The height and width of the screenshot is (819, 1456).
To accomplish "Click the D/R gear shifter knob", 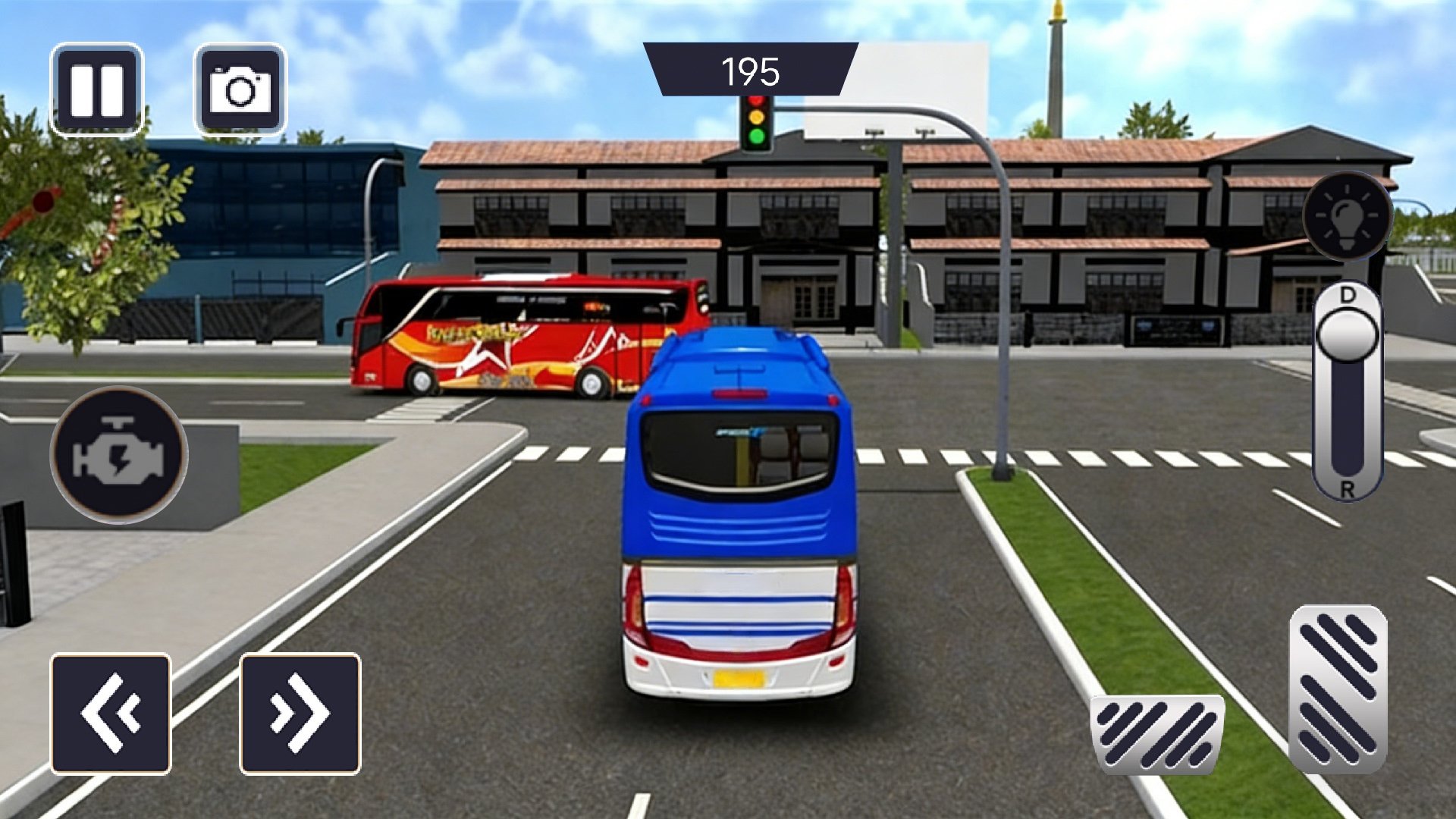I will (1348, 334).
